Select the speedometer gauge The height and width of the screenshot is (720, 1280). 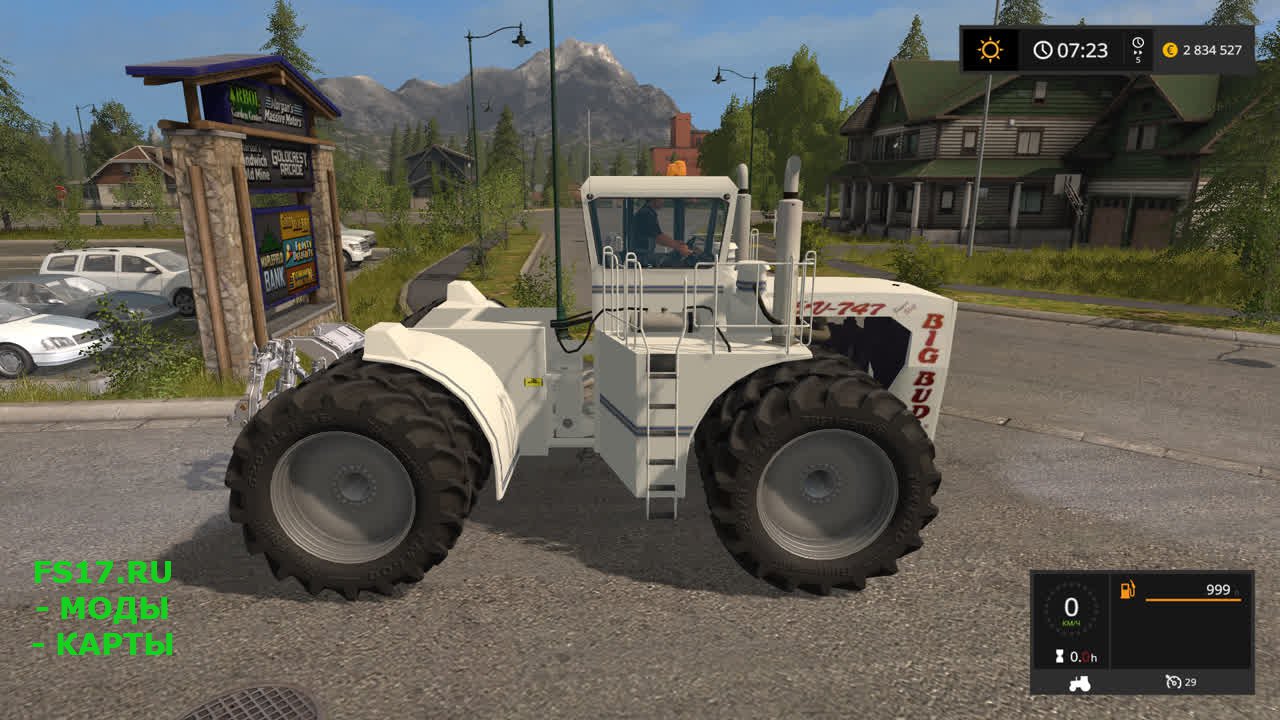(x=1071, y=609)
